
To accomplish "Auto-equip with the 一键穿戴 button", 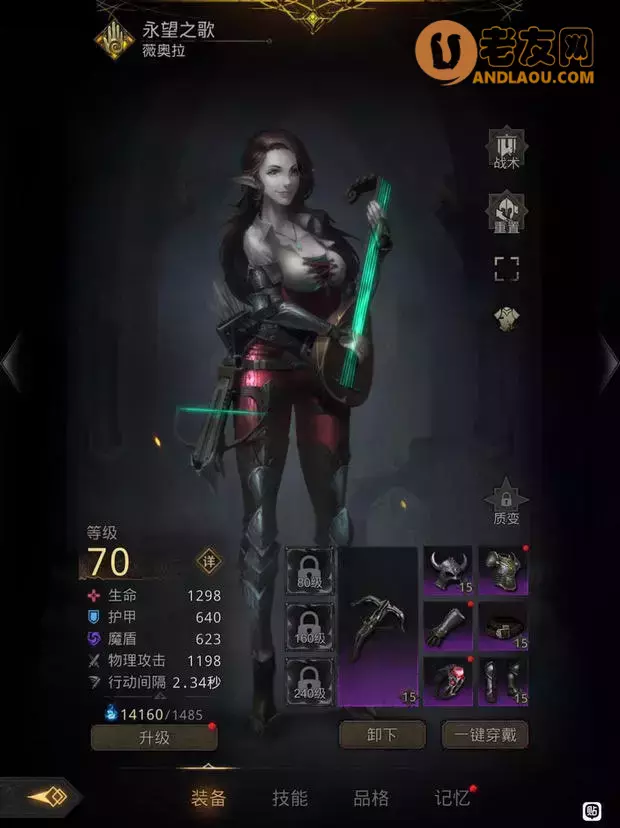I will click(484, 735).
